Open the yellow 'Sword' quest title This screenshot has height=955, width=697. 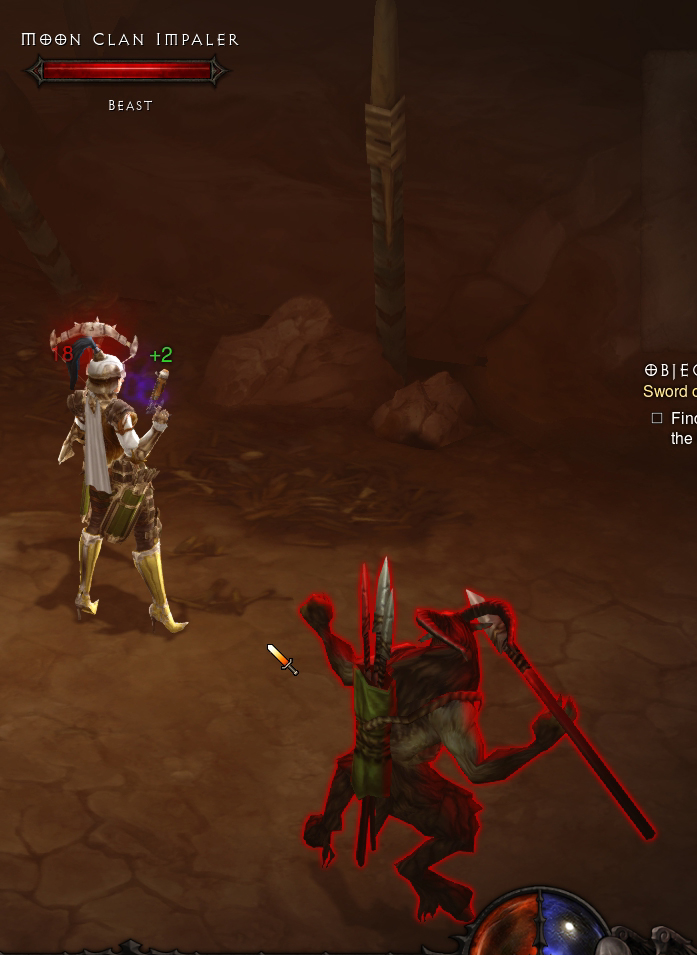[668, 392]
